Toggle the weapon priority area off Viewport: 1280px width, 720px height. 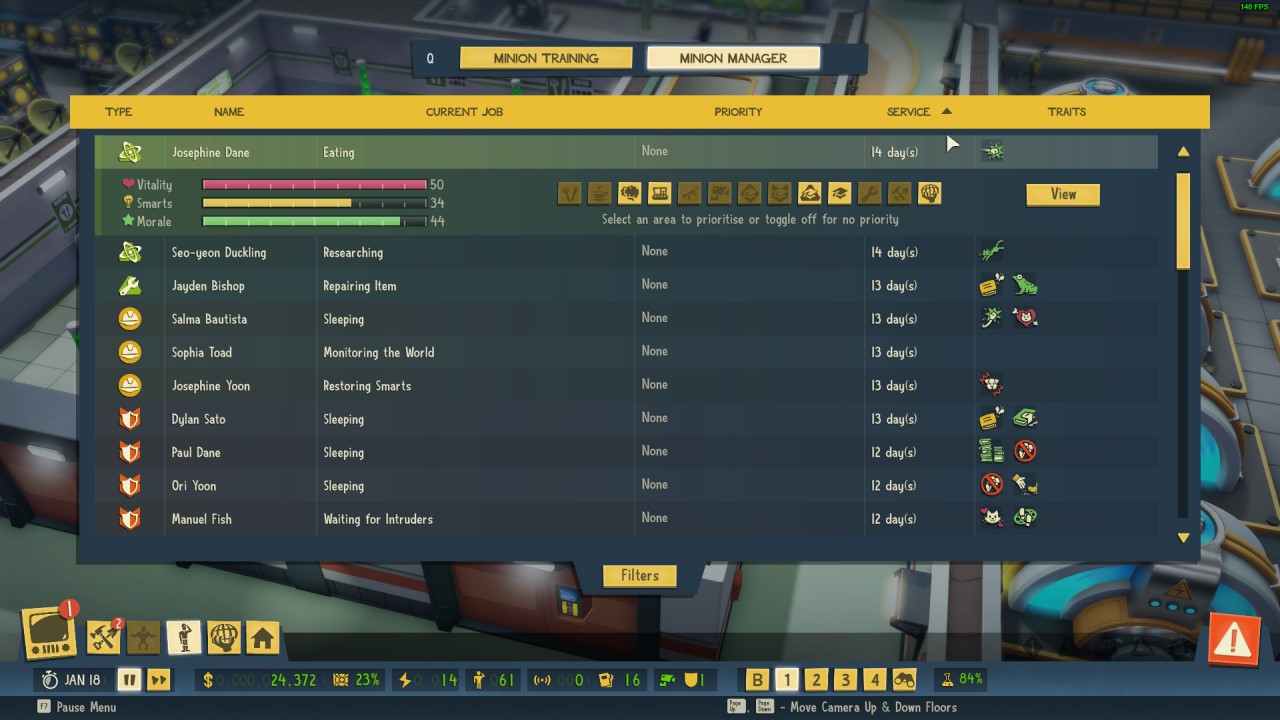(691, 193)
